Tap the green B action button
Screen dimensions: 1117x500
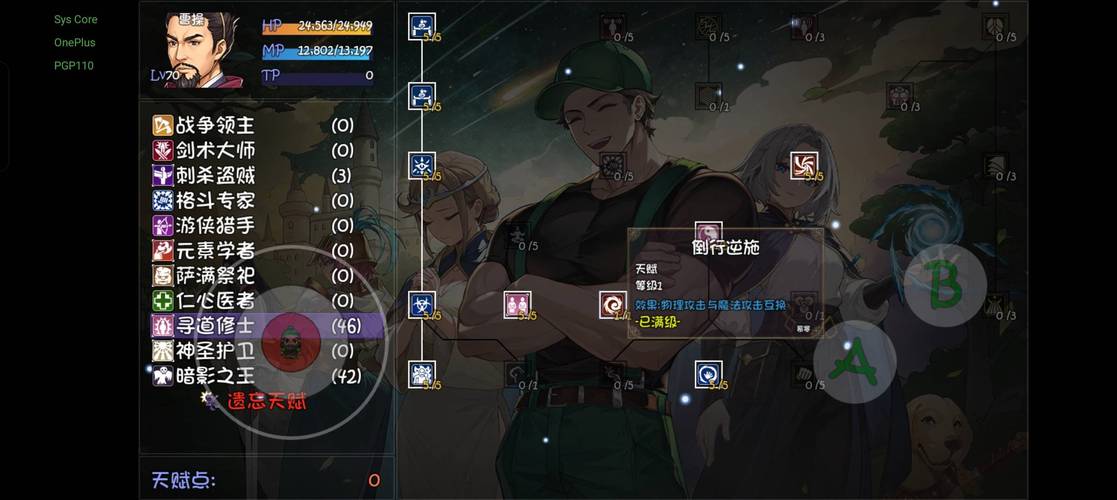point(944,284)
